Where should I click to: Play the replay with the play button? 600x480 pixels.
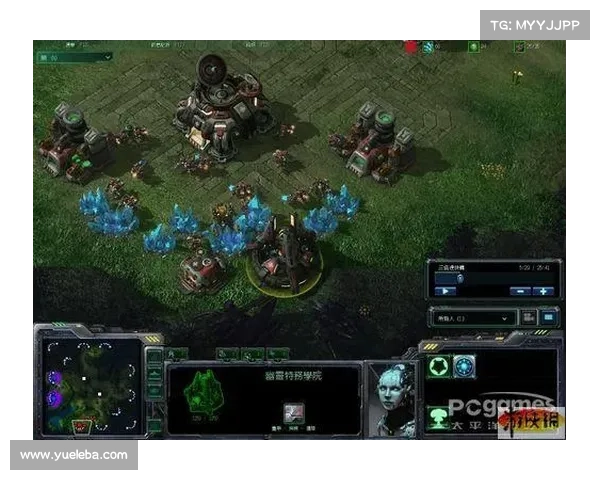click(x=444, y=291)
